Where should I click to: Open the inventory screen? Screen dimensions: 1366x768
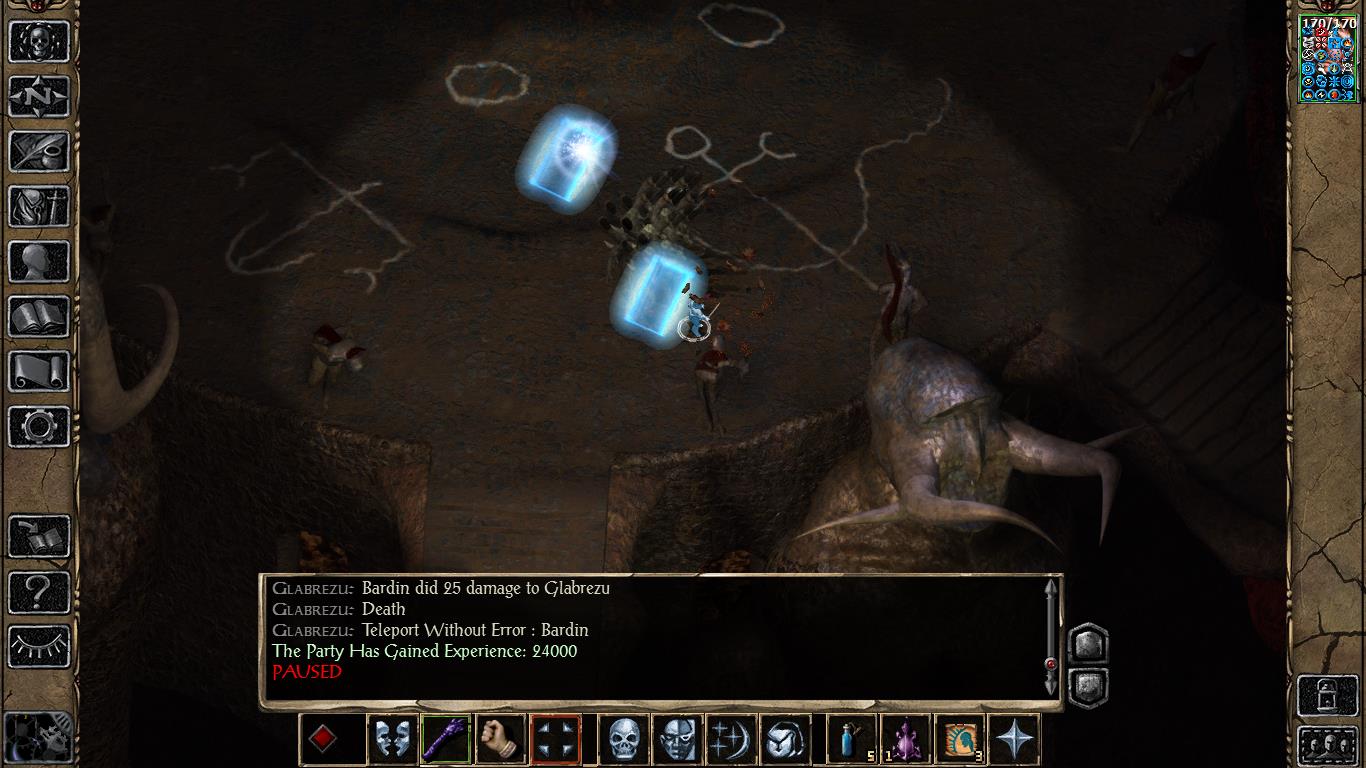tap(39, 207)
